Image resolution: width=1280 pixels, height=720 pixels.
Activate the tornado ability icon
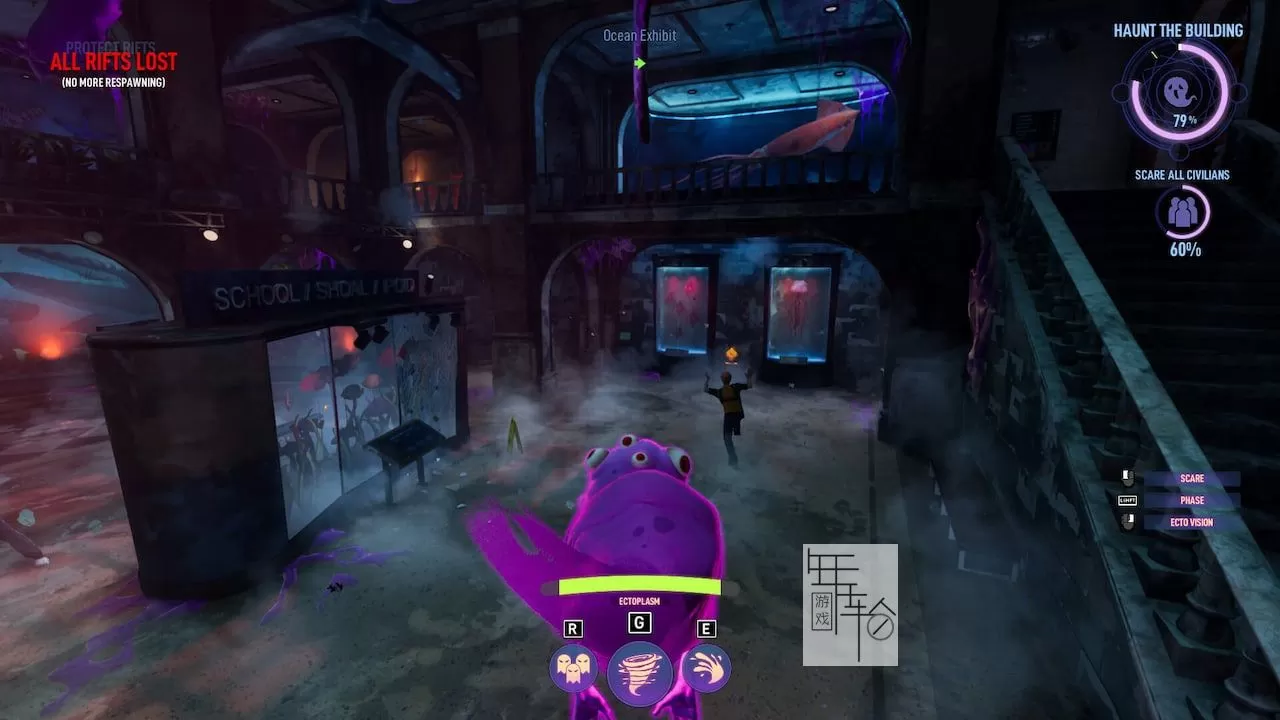[x=639, y=671]
